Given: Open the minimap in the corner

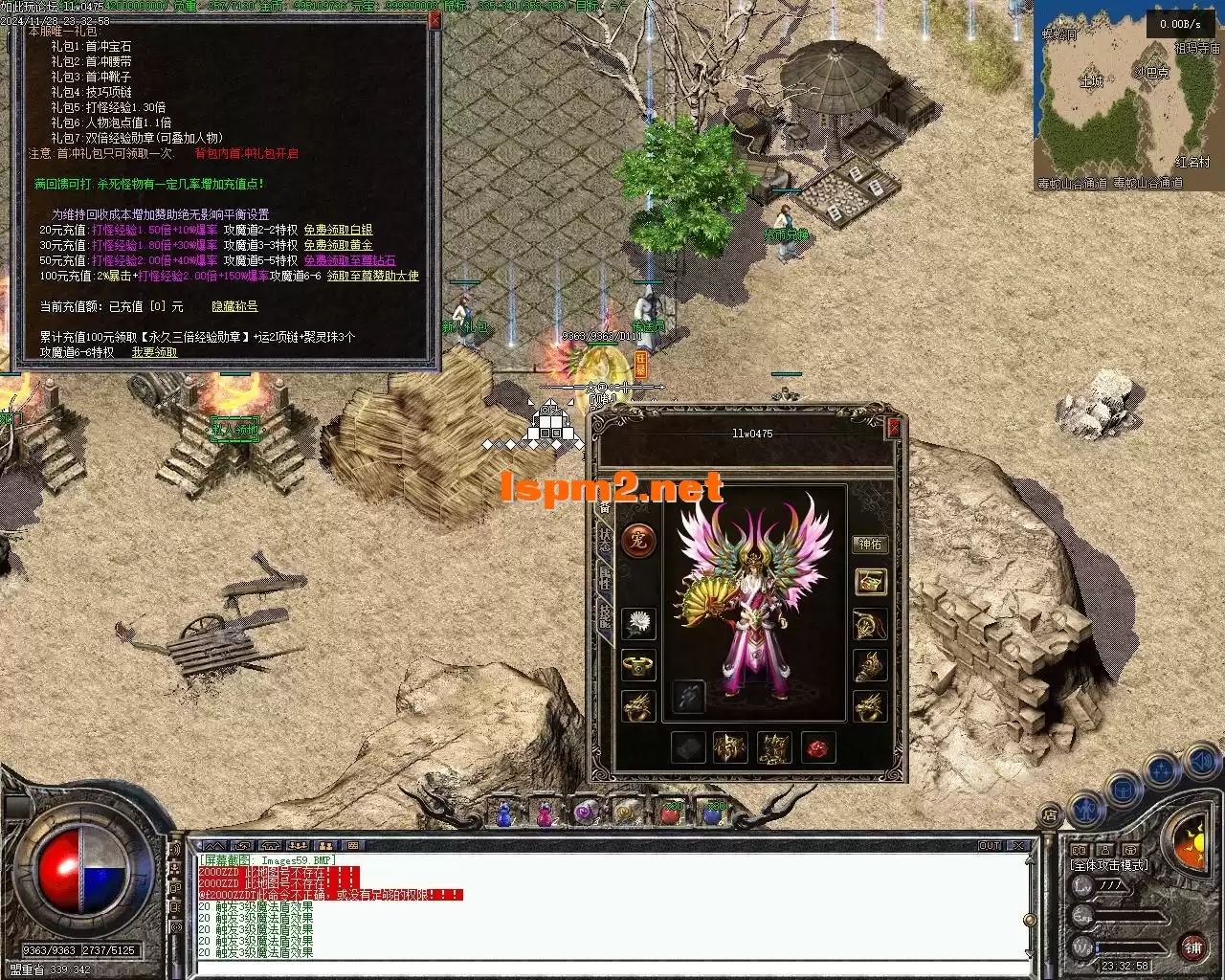Looking at the screenshot, I should 1127,96.
